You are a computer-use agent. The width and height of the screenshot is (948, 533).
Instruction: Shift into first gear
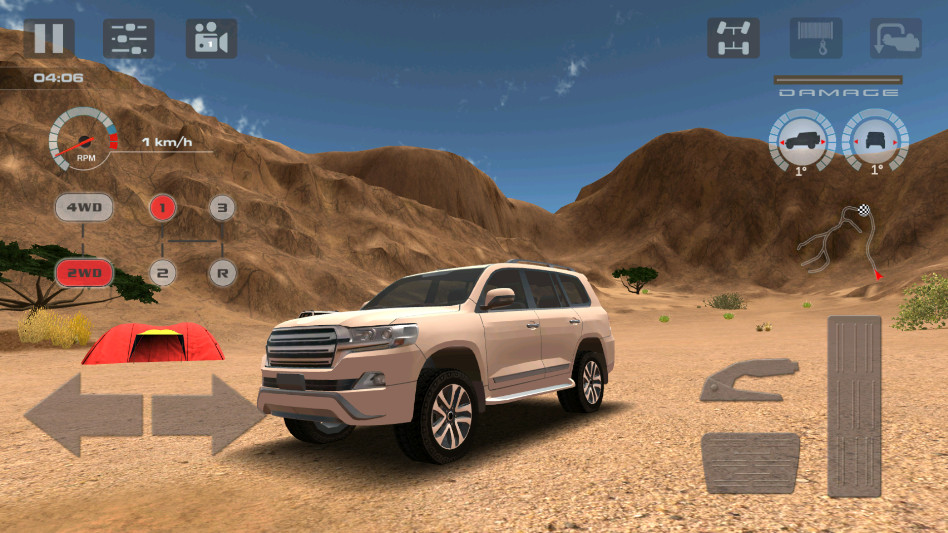pos(163,208)
